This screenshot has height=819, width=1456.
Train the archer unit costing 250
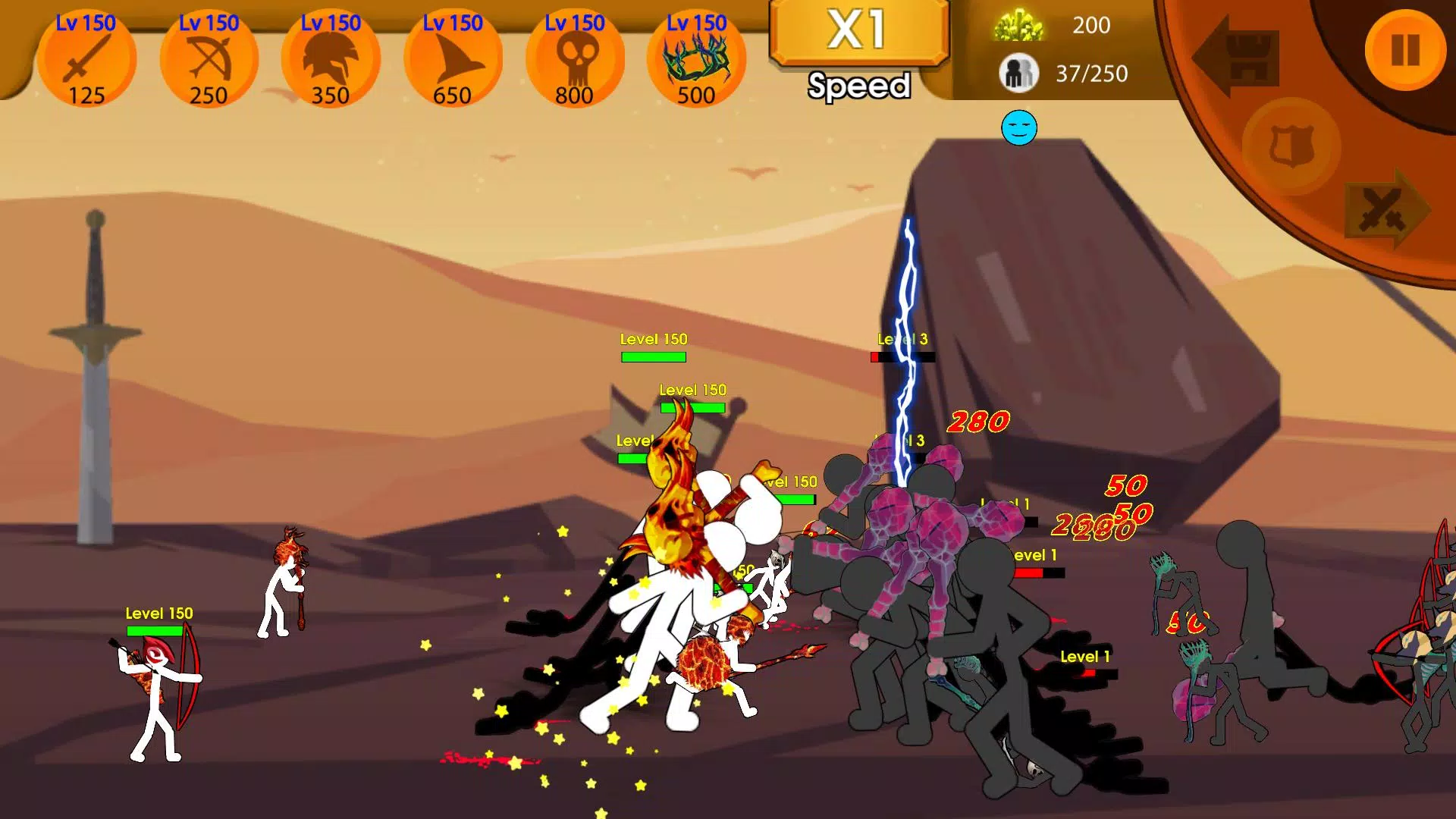pyautogui.click(x=209, y=59)
